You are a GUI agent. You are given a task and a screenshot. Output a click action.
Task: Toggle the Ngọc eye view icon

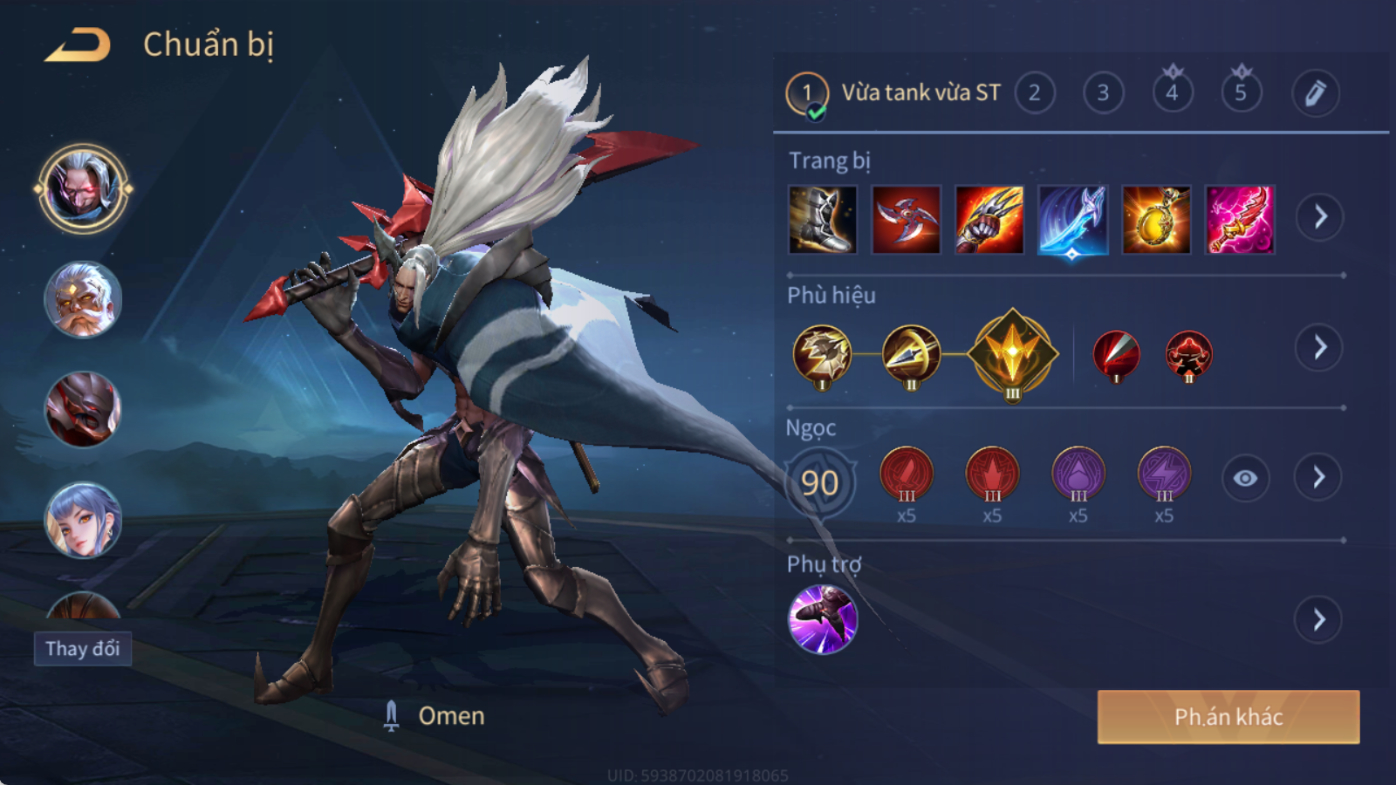coord(1245,479)
